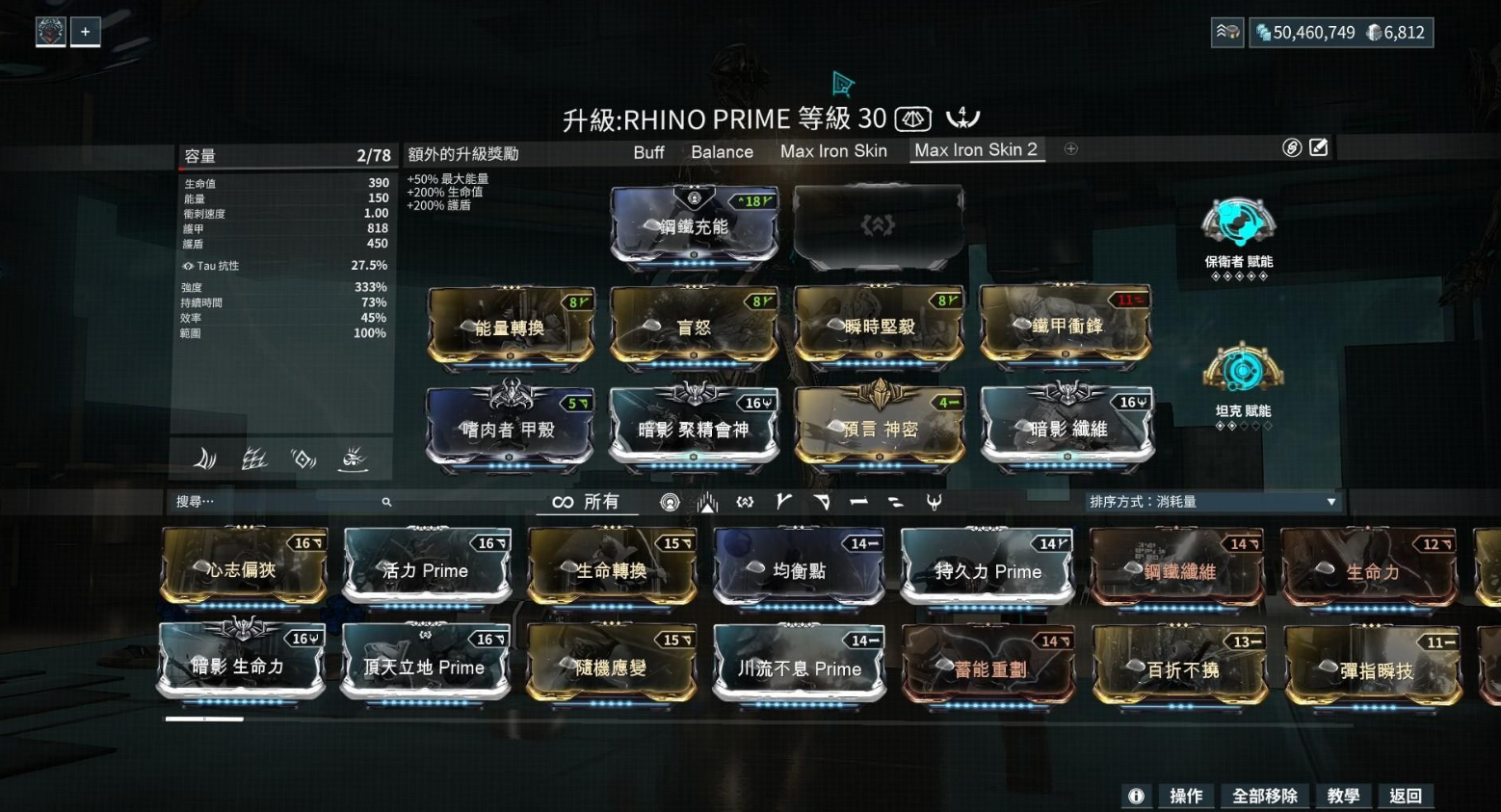Viewport: 1501px width, 812px height.
Task: Open the 教學 tutorial button
Action: click(x=1342, y=796)
